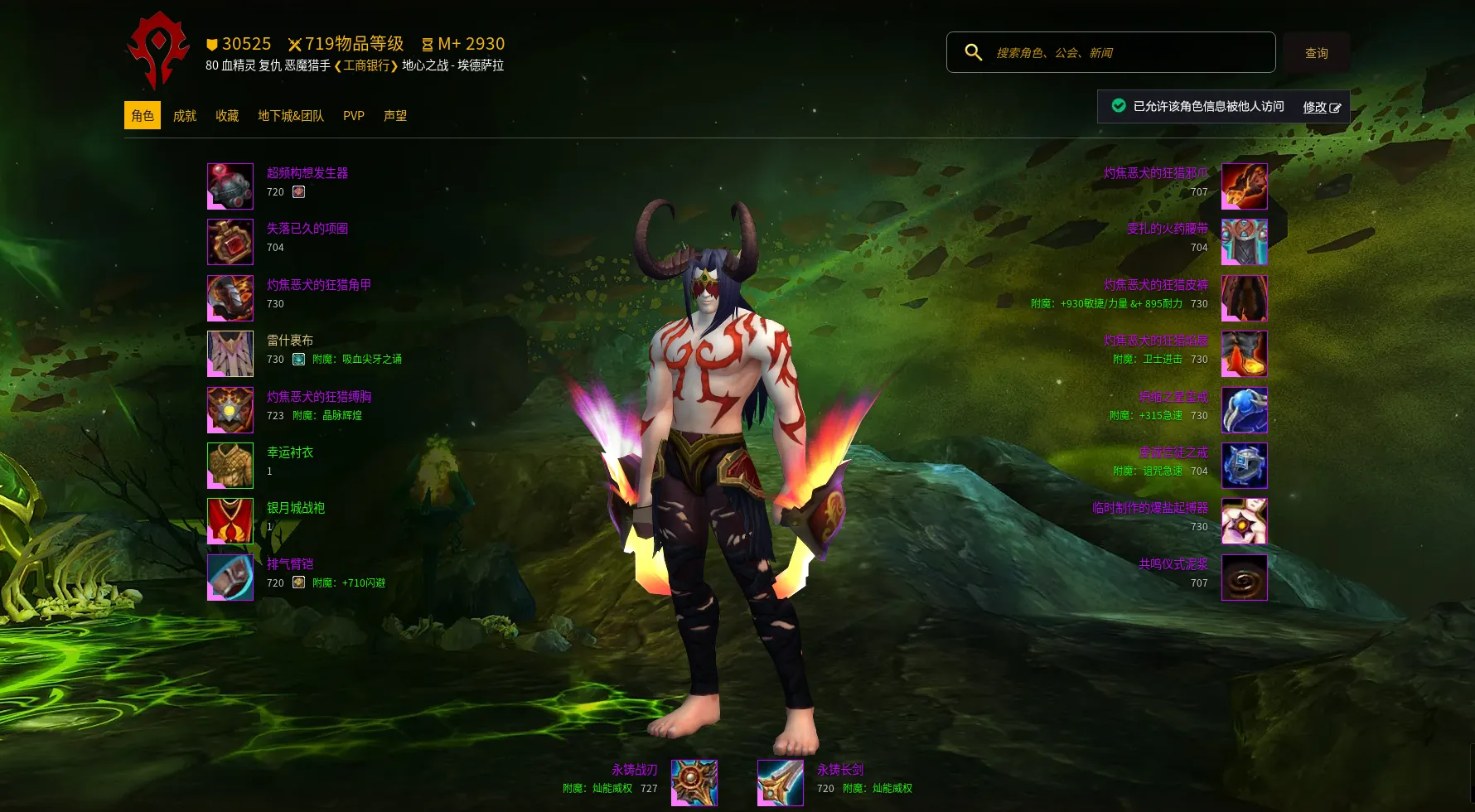This screenshot has width=1475, height=812.
Task: Select the 地下城&团队 tab
Action: click(x=291, y=116)
